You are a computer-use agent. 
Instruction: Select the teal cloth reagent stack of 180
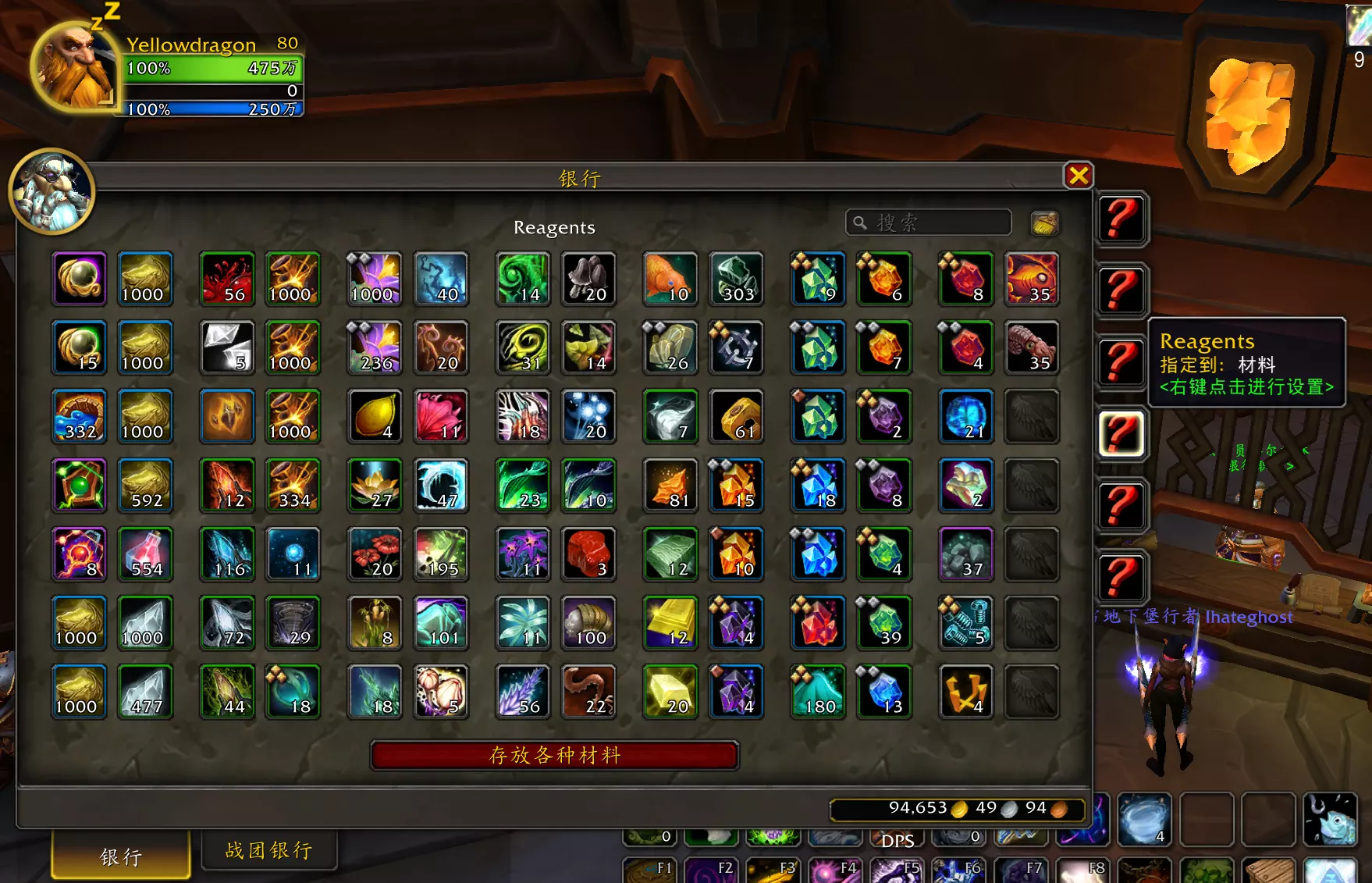pos(817,691)
